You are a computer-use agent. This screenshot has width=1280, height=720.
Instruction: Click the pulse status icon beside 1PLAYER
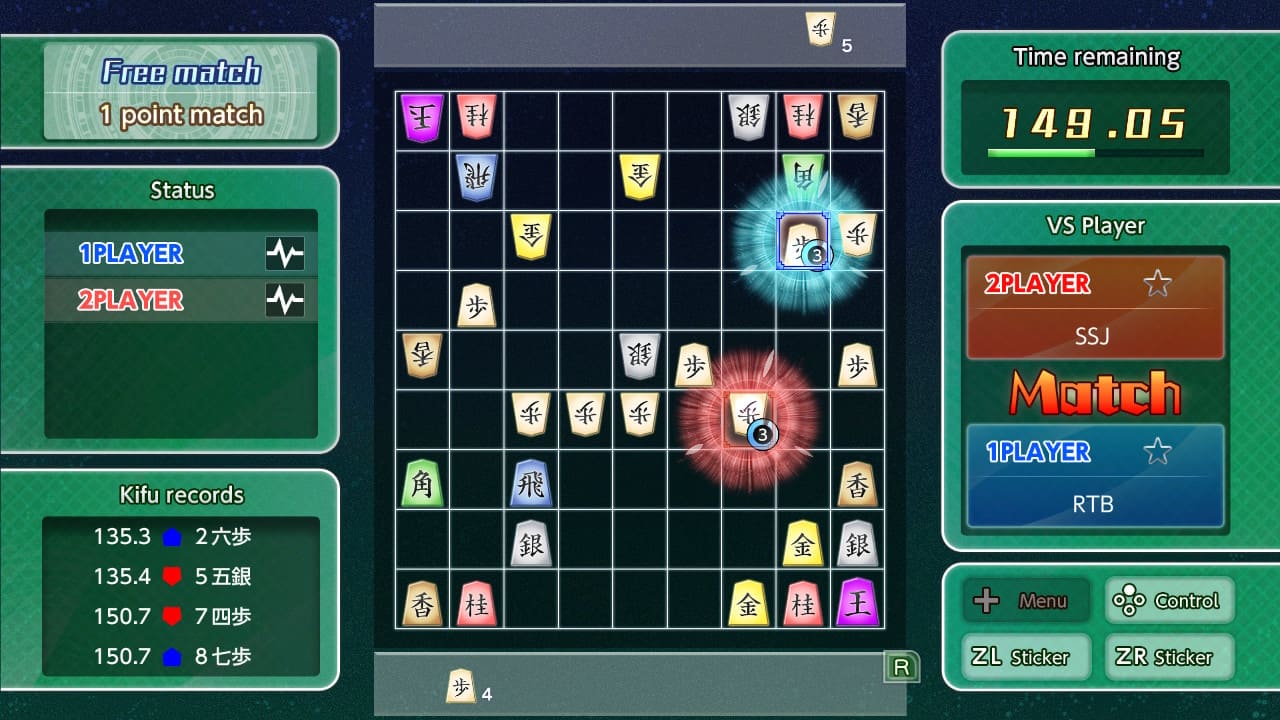pyautogui.click(x=286, y=253)
